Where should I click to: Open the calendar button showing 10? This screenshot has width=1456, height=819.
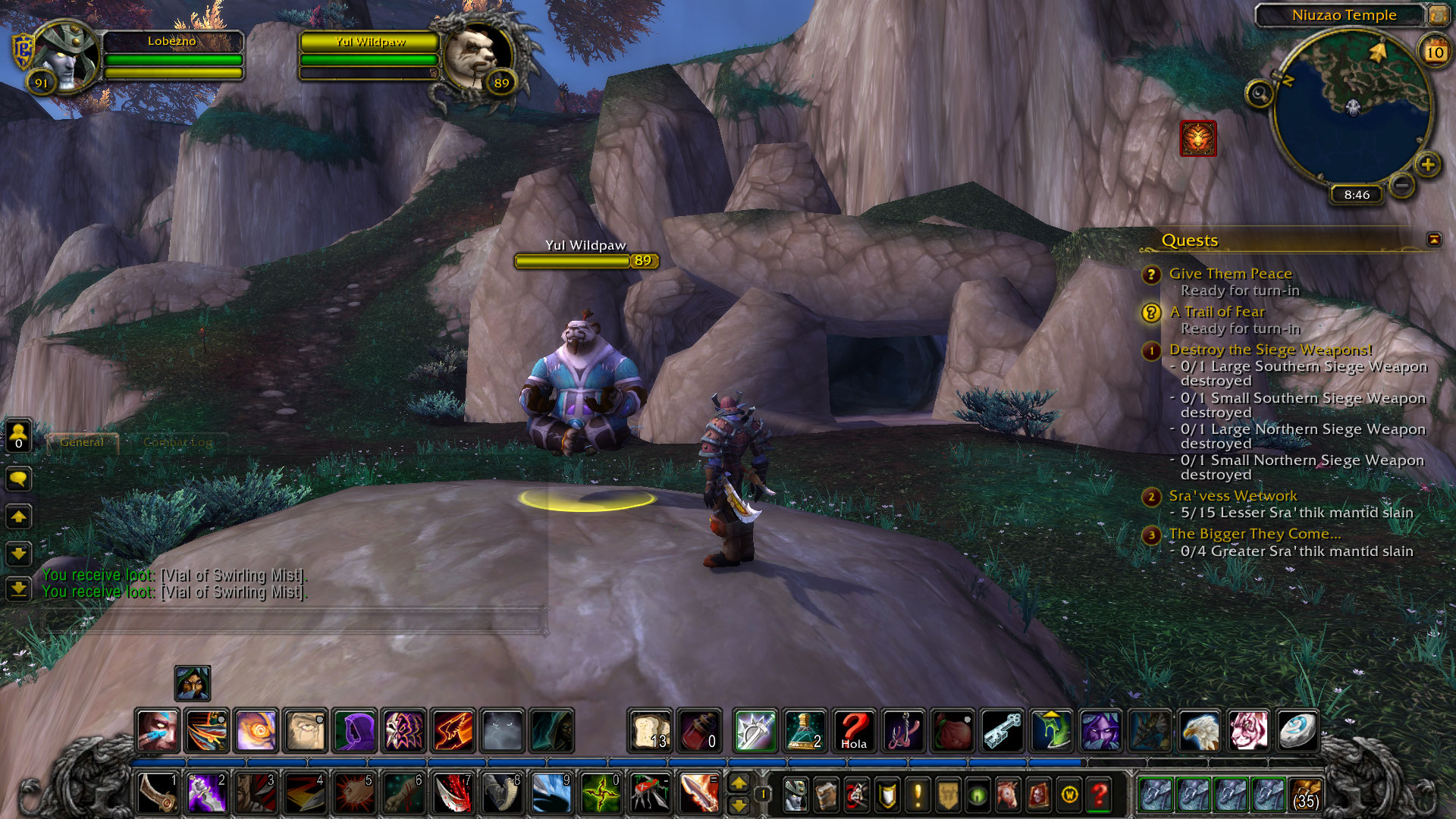coord(1434,52)
